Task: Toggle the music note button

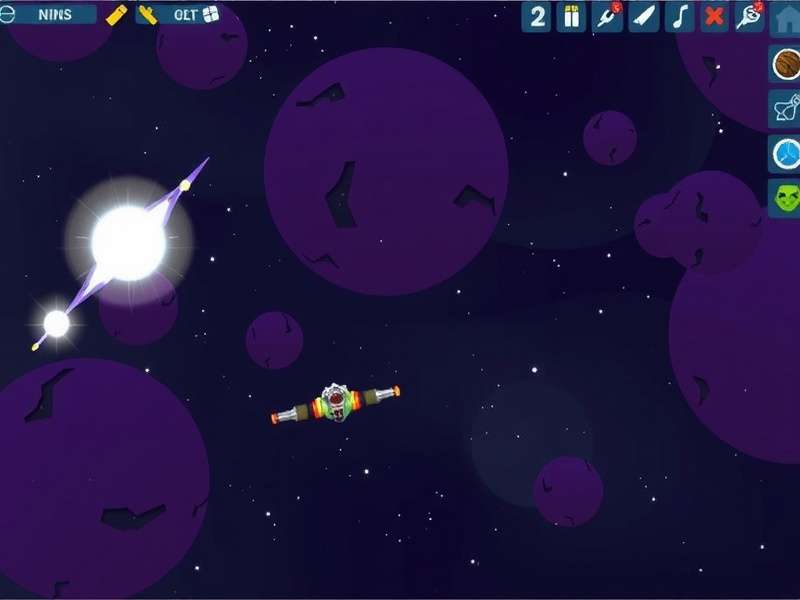Action: tap(680, 16)
